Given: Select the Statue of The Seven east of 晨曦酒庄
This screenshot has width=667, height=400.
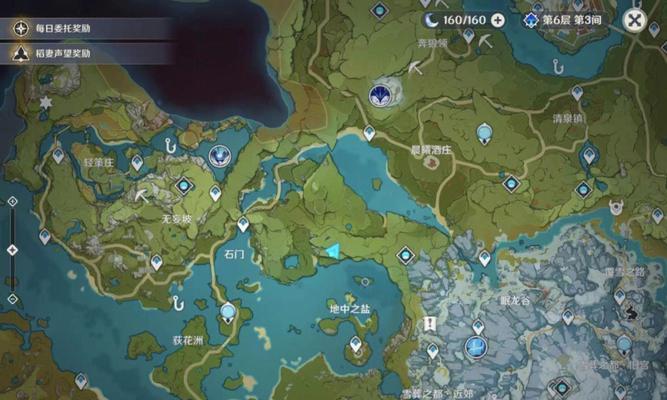Looking at the screenshot, I should [x=485, y=131].
